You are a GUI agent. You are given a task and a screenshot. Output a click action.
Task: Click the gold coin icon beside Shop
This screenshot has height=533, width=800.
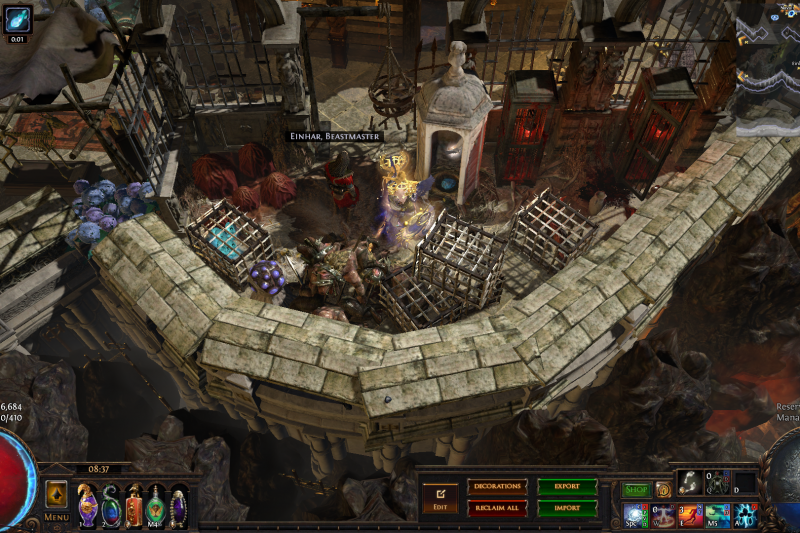click(663, 490)
